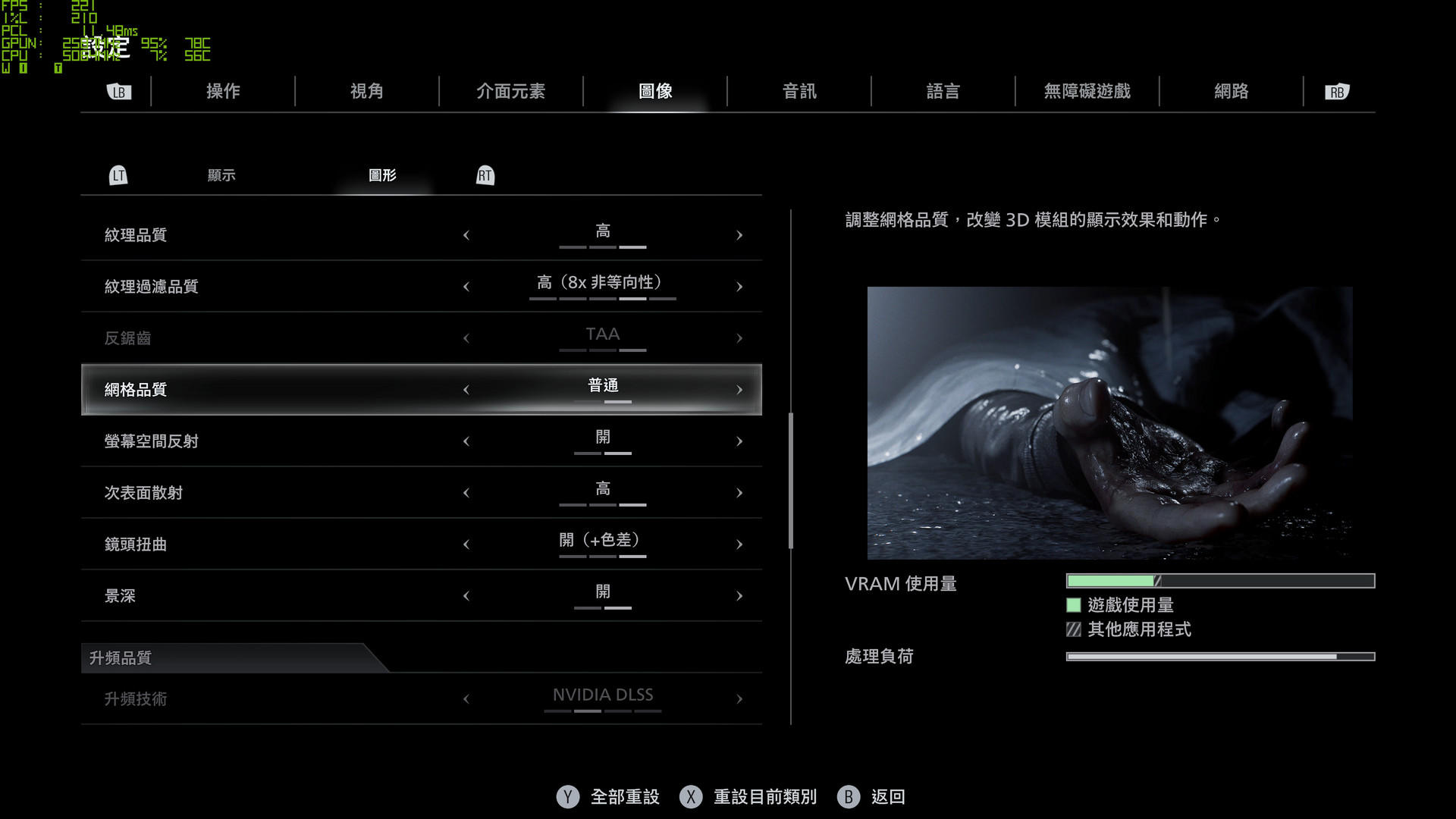This screenshot has width=1456, height=819.
Task: Open the 無障礙遊戲 tab
Action: [x=1087, y=92]
